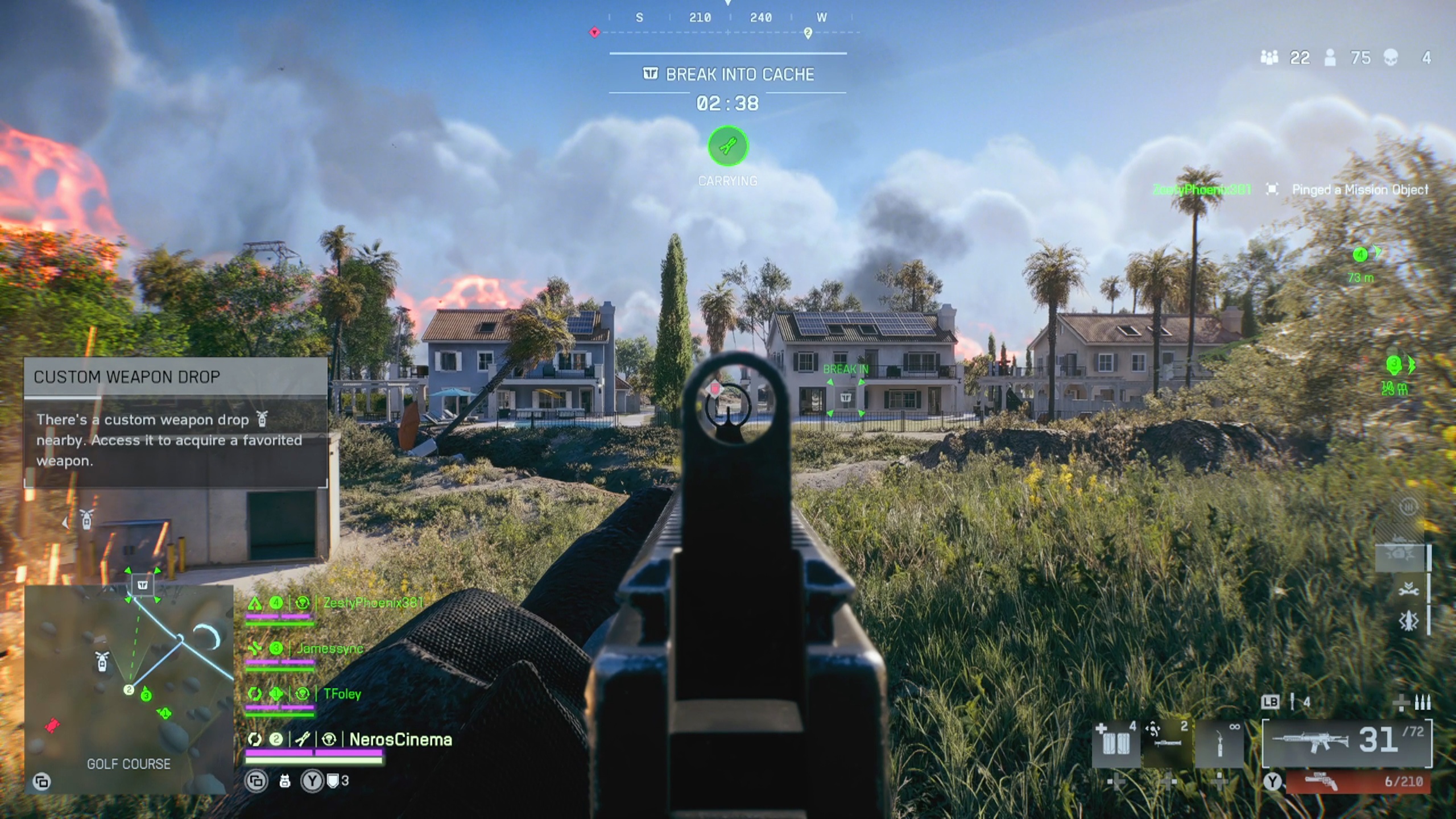The width and height of the screenshot is (1456, 819).
Task: Click the red enemy vehicle marker on minimap
Action: [52, 726]
